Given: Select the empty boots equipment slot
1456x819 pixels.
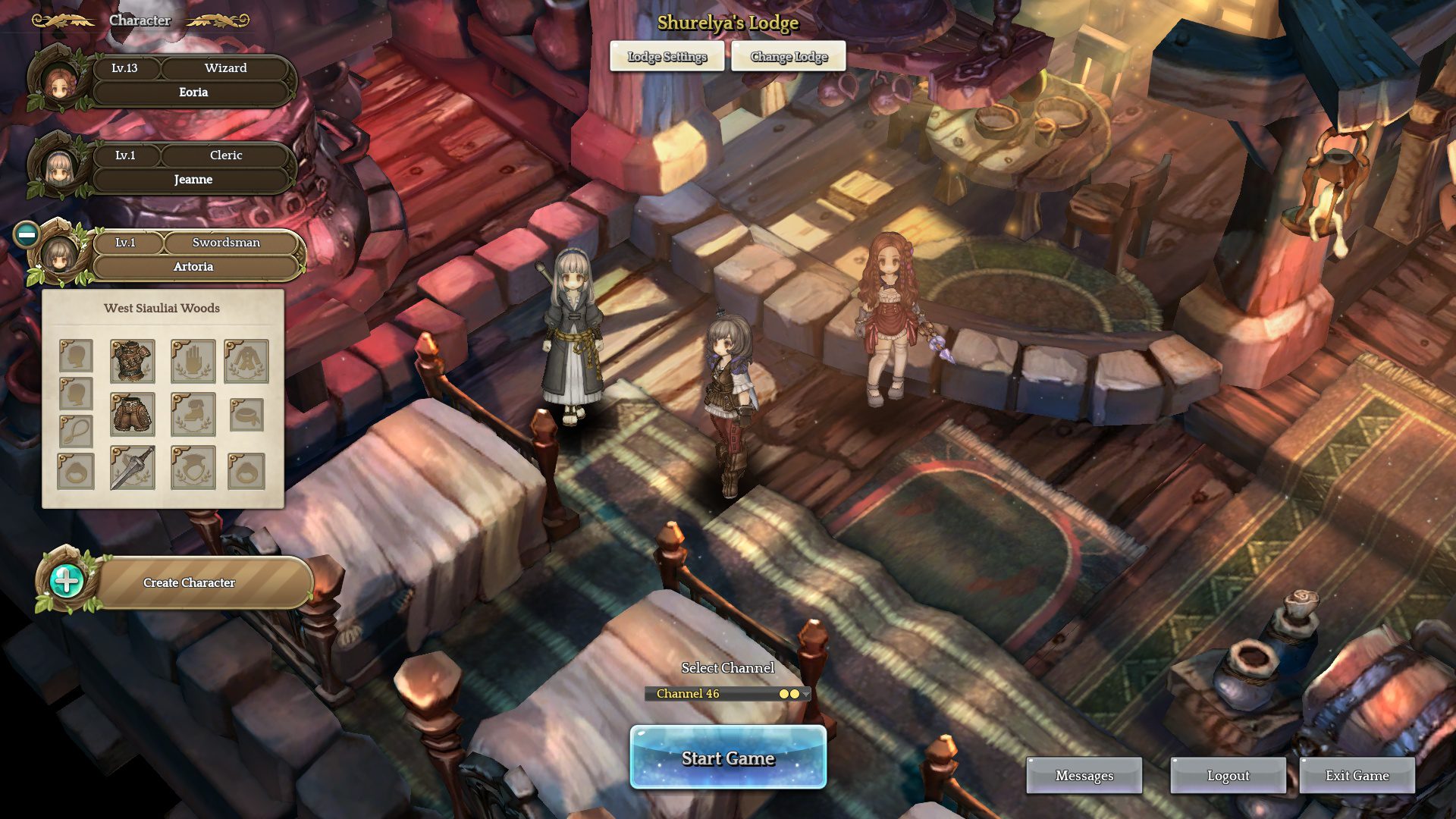Looking at the screenshot, I should 193,415.
